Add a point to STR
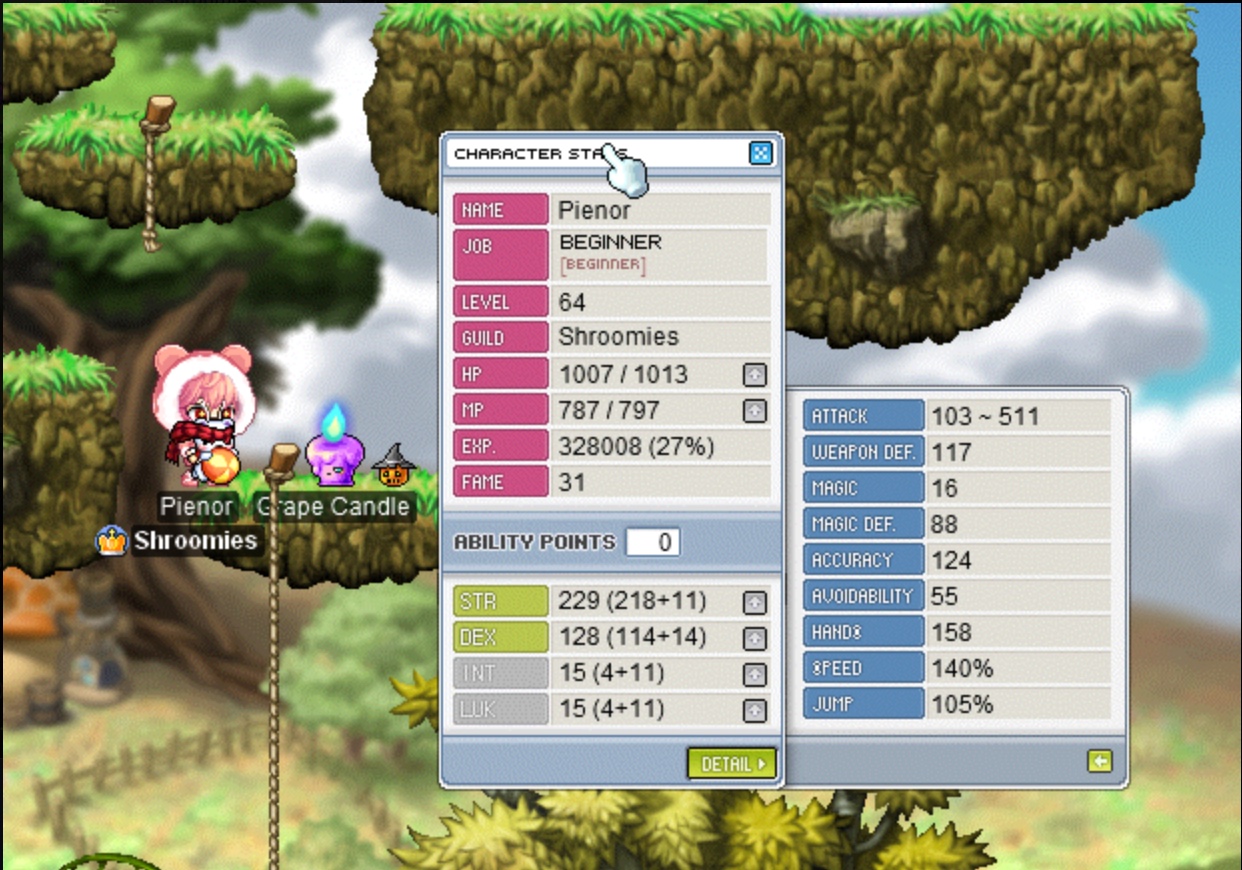 click(x=755, y=602)
